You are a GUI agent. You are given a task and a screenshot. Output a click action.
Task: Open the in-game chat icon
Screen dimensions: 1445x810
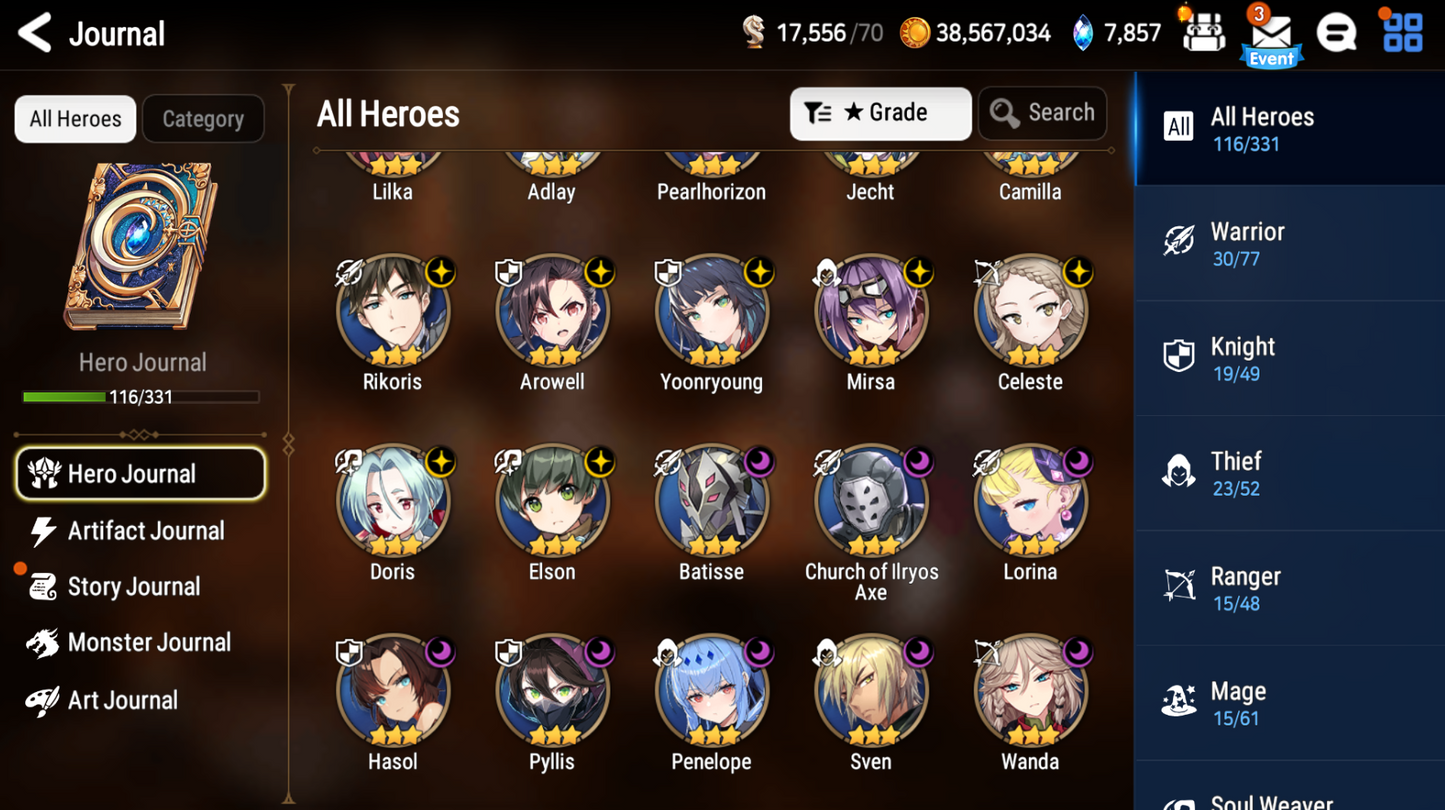(x=1338, y=31)
